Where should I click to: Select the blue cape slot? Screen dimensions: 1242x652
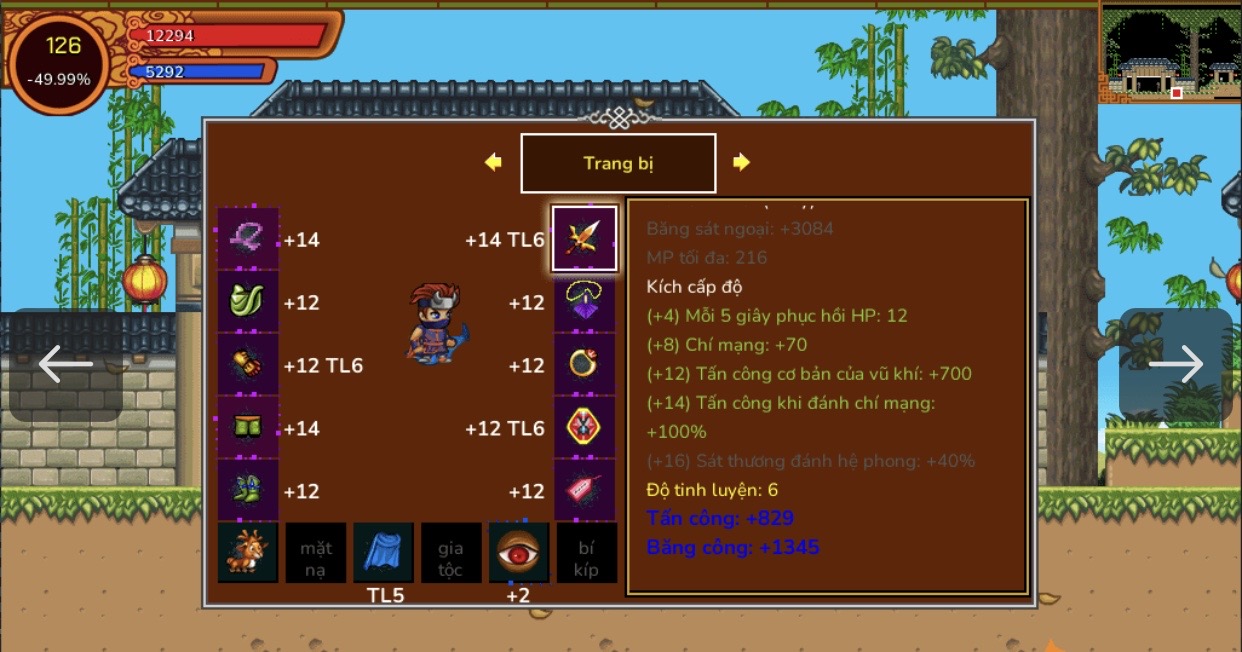383,553
